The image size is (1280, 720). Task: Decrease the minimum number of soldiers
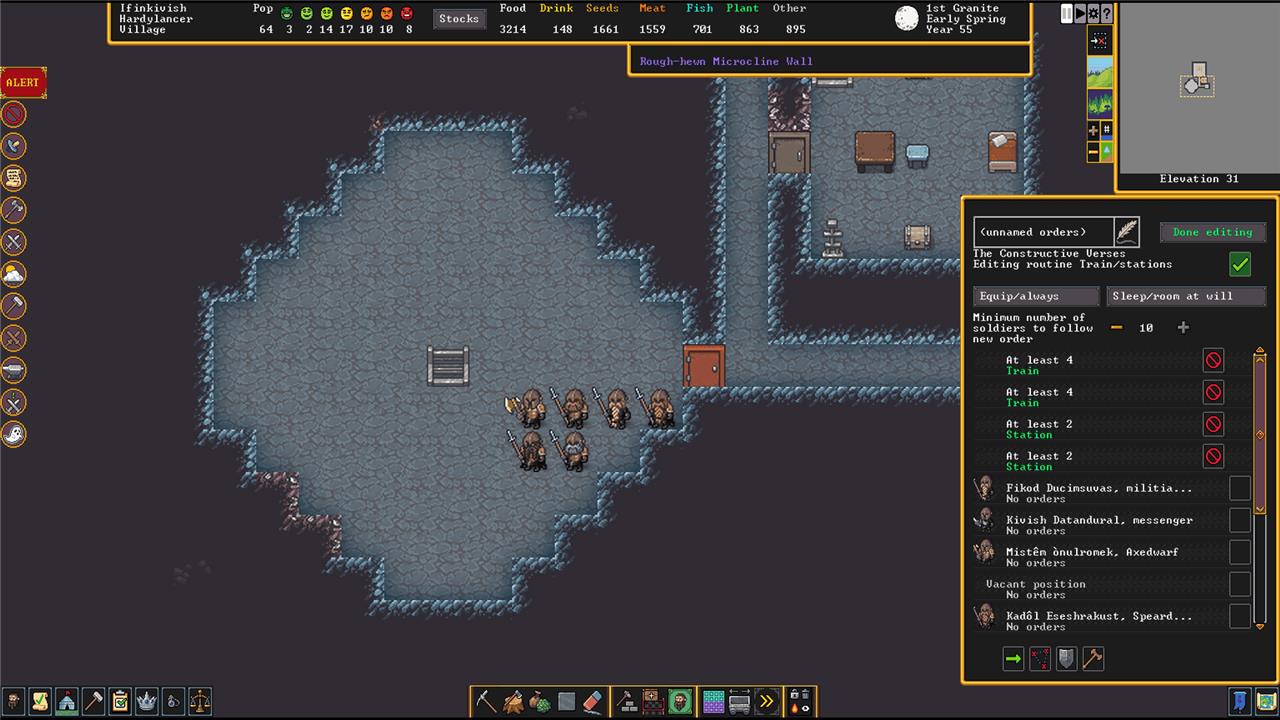point(1117,328)
